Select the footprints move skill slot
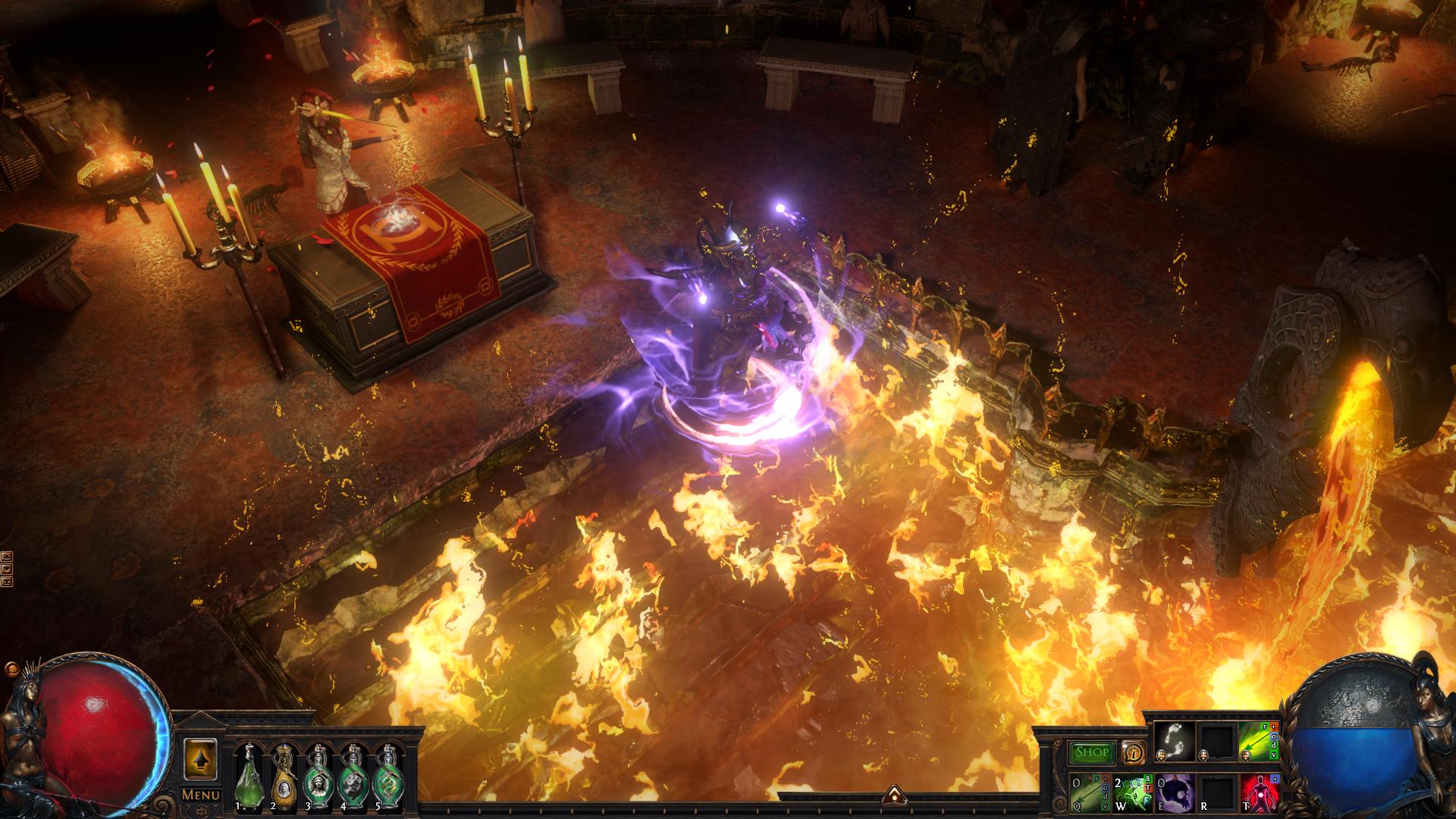 pyautogui.click(x=1175, y=741)
